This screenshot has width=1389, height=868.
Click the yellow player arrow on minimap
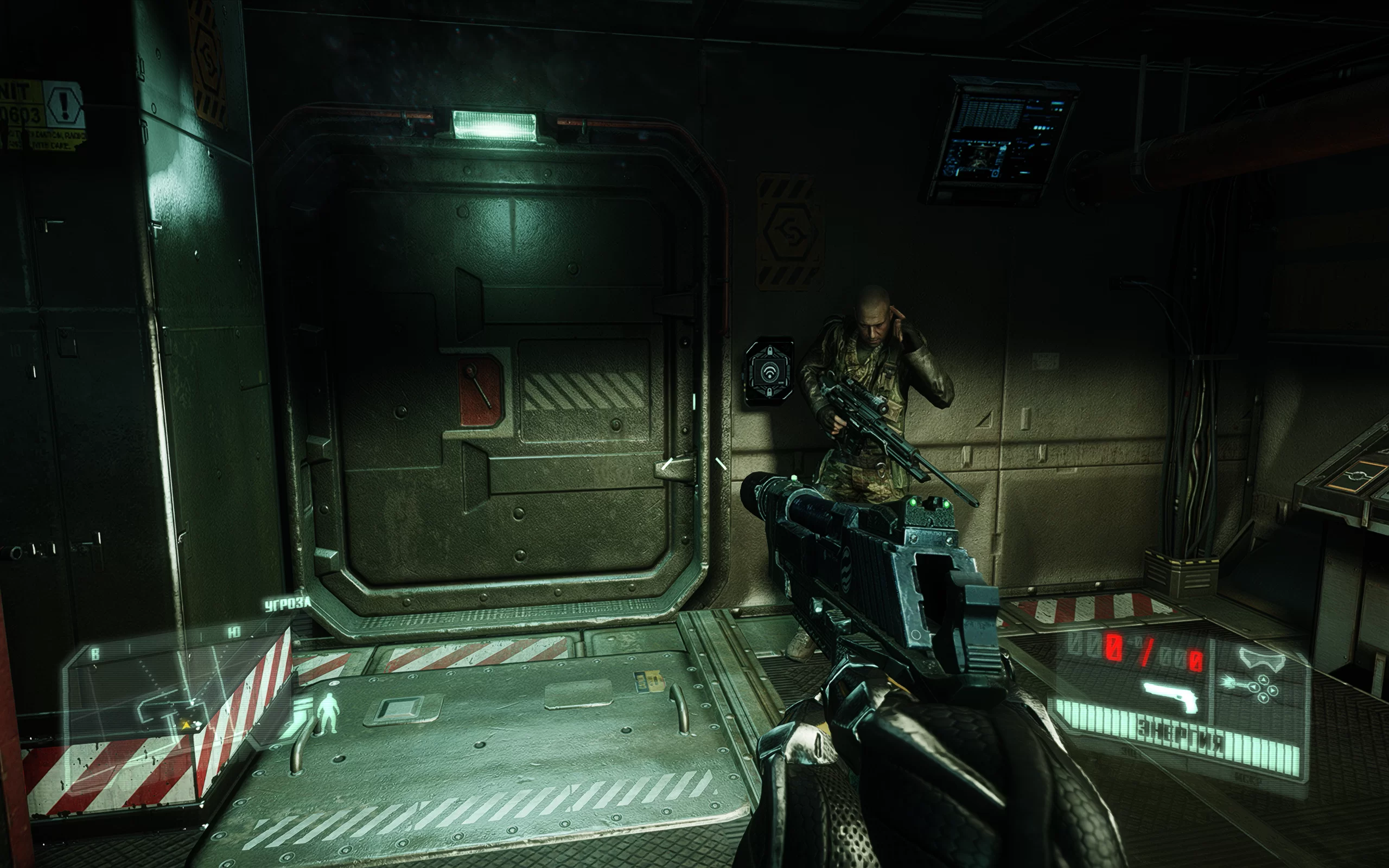[x=186, y=726]
